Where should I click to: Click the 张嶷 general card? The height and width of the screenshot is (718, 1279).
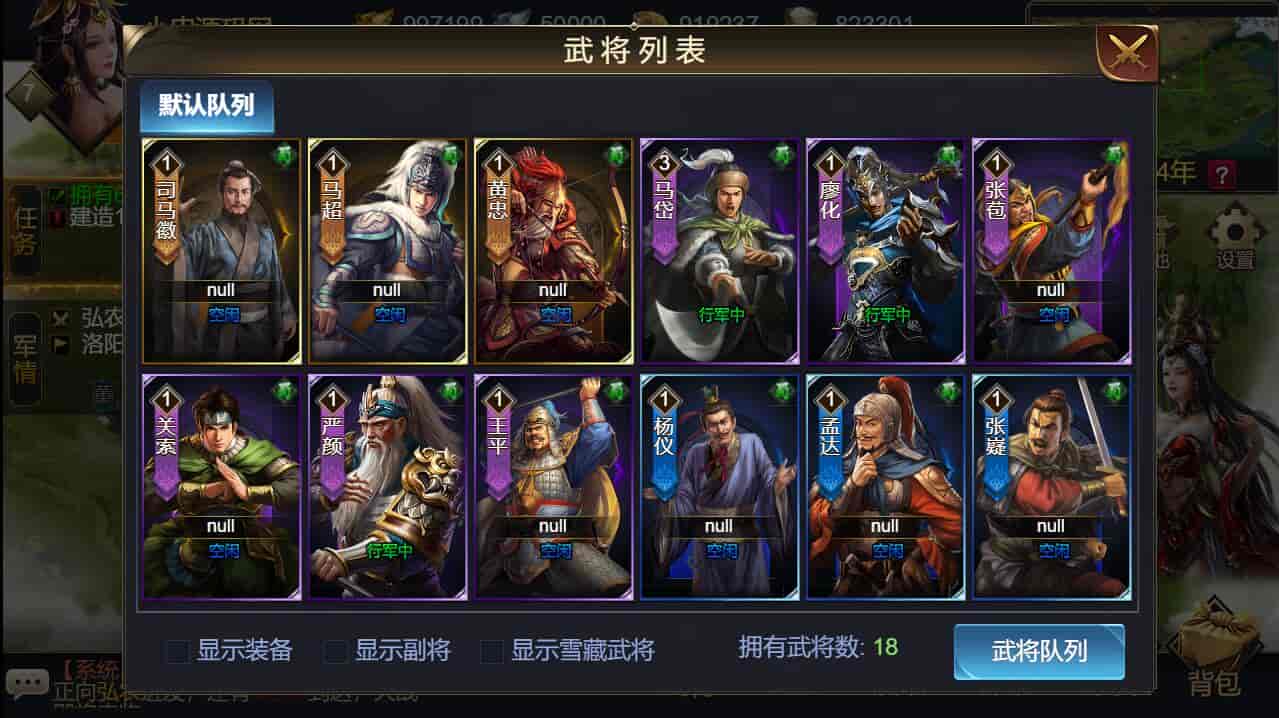coord(1051,487)
